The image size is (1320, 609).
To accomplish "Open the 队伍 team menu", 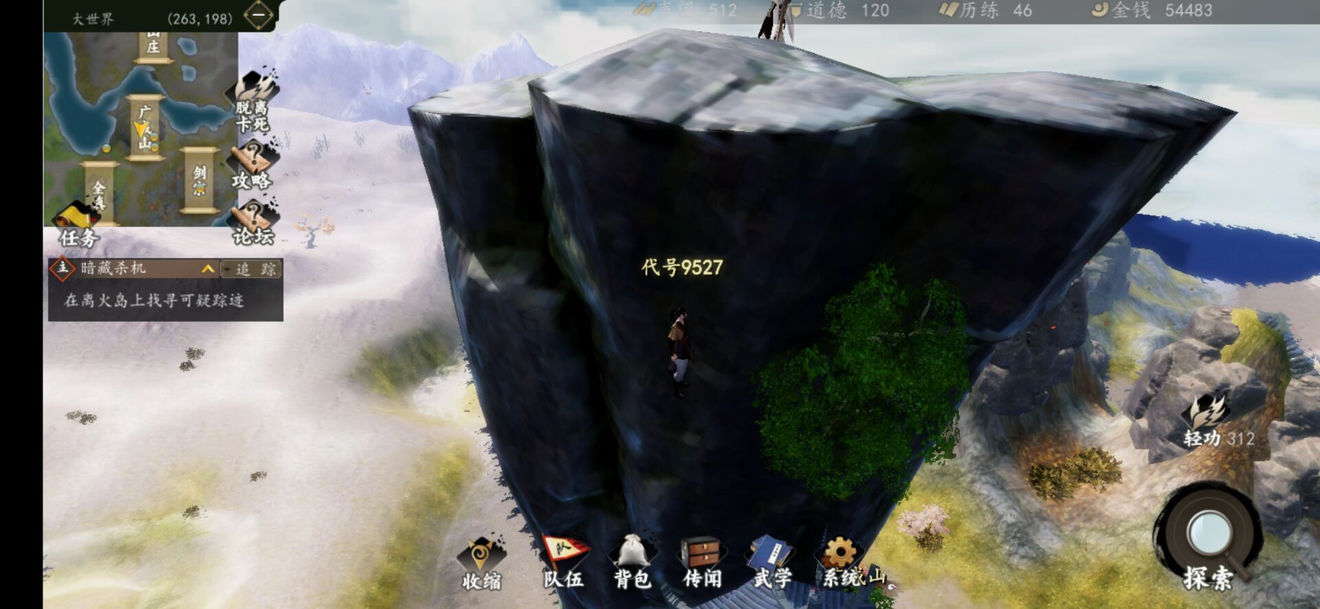I will 563,563.
